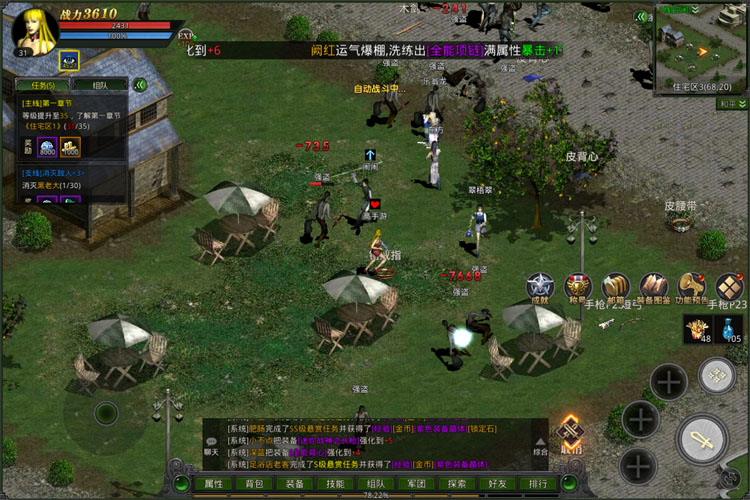The width and height of the screenshot is (750, 500).
Task: Tap the sword attack button
Action: (701, 438)
